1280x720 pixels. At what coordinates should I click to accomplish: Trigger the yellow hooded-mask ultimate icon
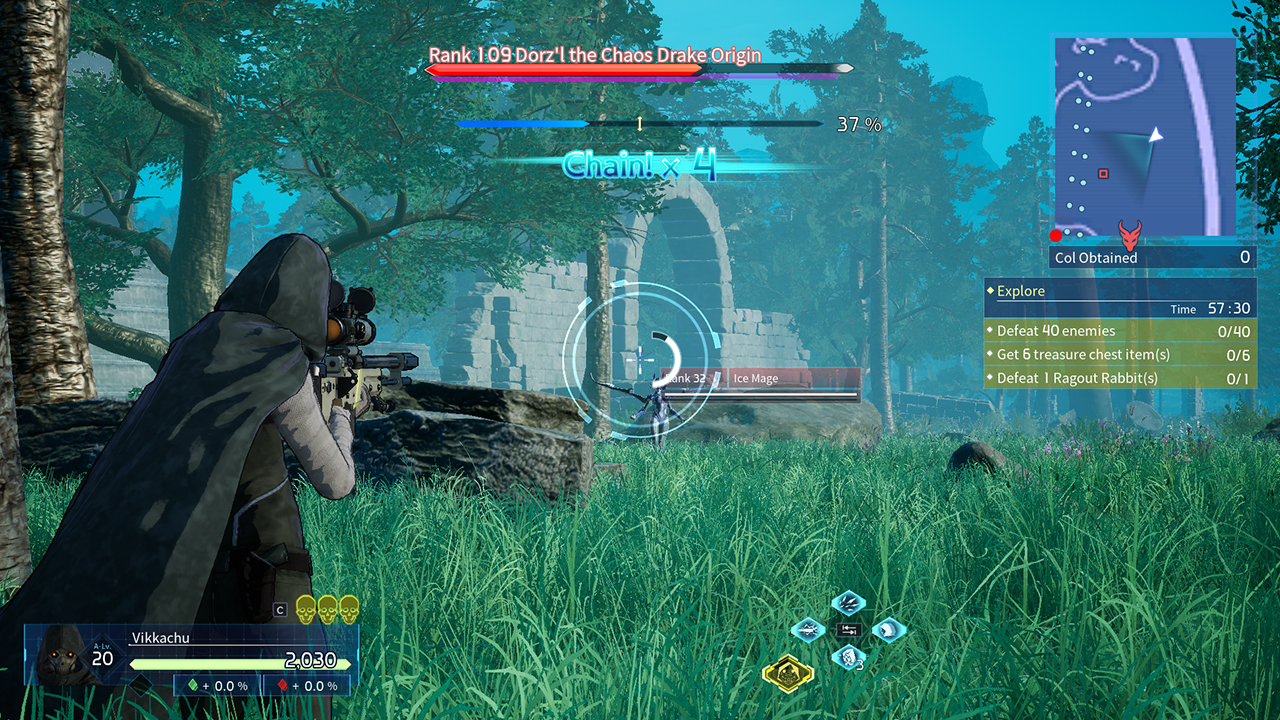click(788, 672)
